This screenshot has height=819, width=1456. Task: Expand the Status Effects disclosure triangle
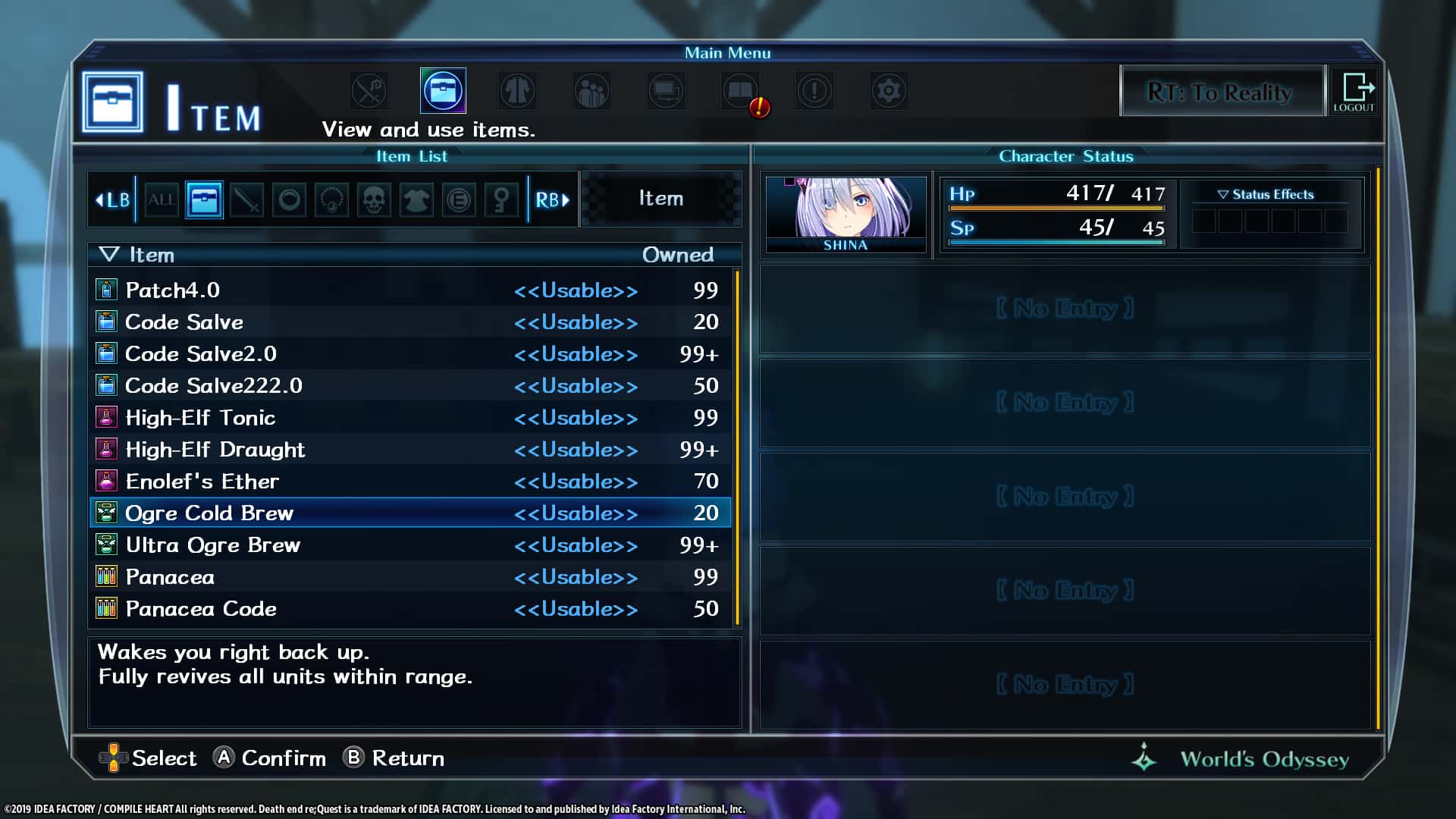[x=1222, y=194]
